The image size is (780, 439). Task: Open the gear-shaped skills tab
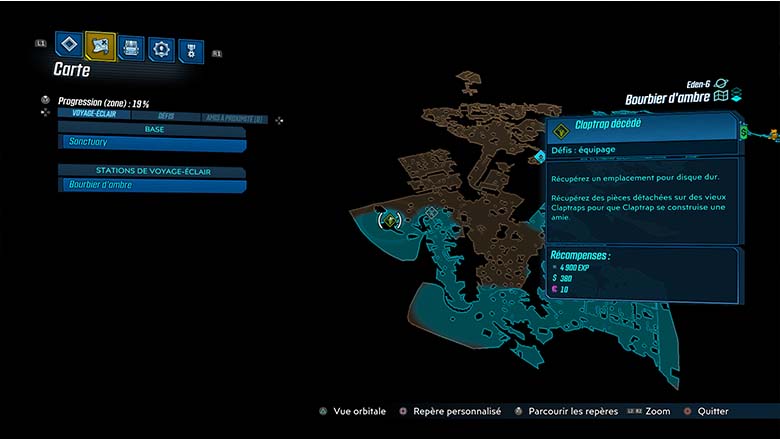161,48
